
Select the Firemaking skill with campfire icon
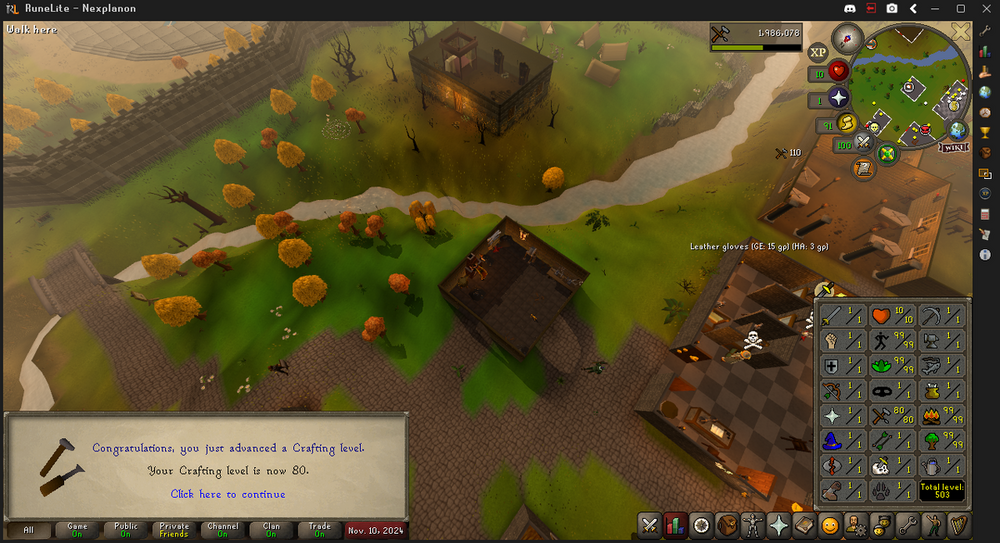(941, 416)
